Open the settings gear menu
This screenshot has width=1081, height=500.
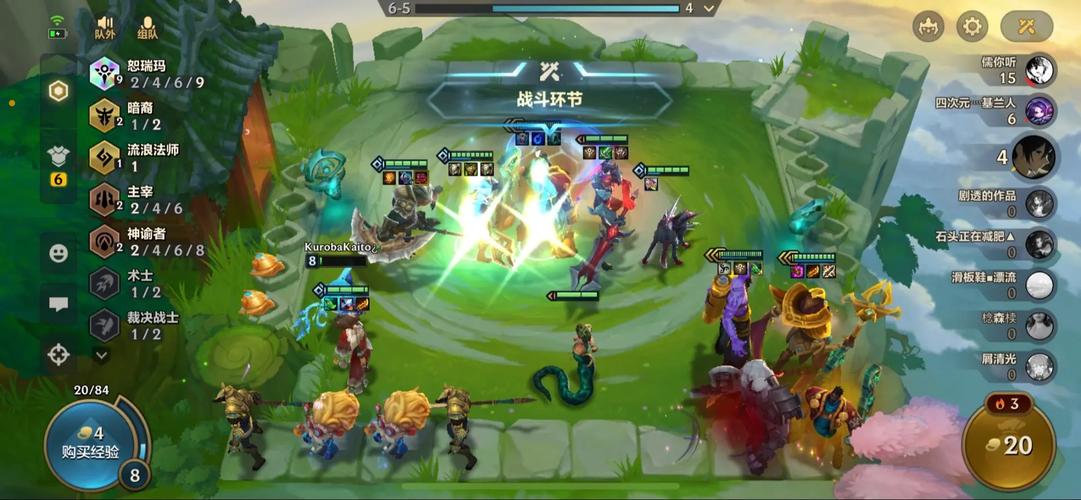pyautogui.click(x=971, y=26)
